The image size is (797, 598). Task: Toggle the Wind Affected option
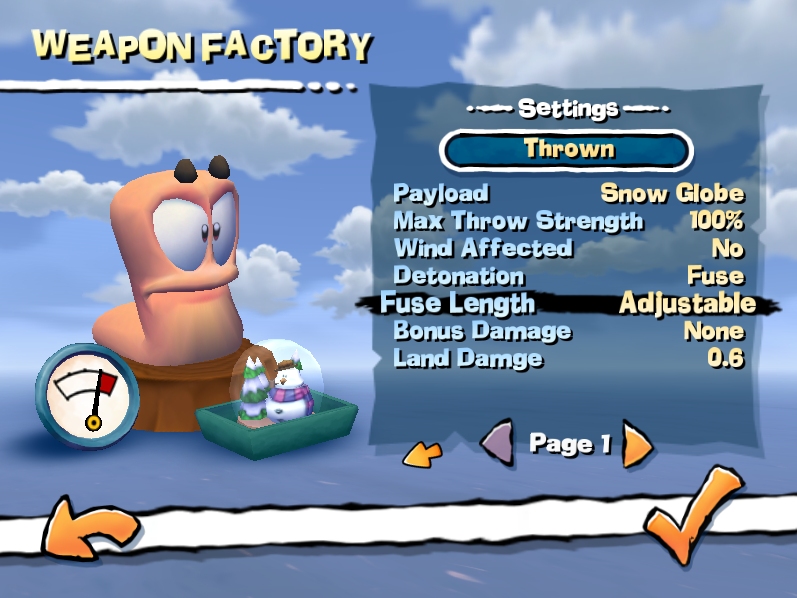568,248
